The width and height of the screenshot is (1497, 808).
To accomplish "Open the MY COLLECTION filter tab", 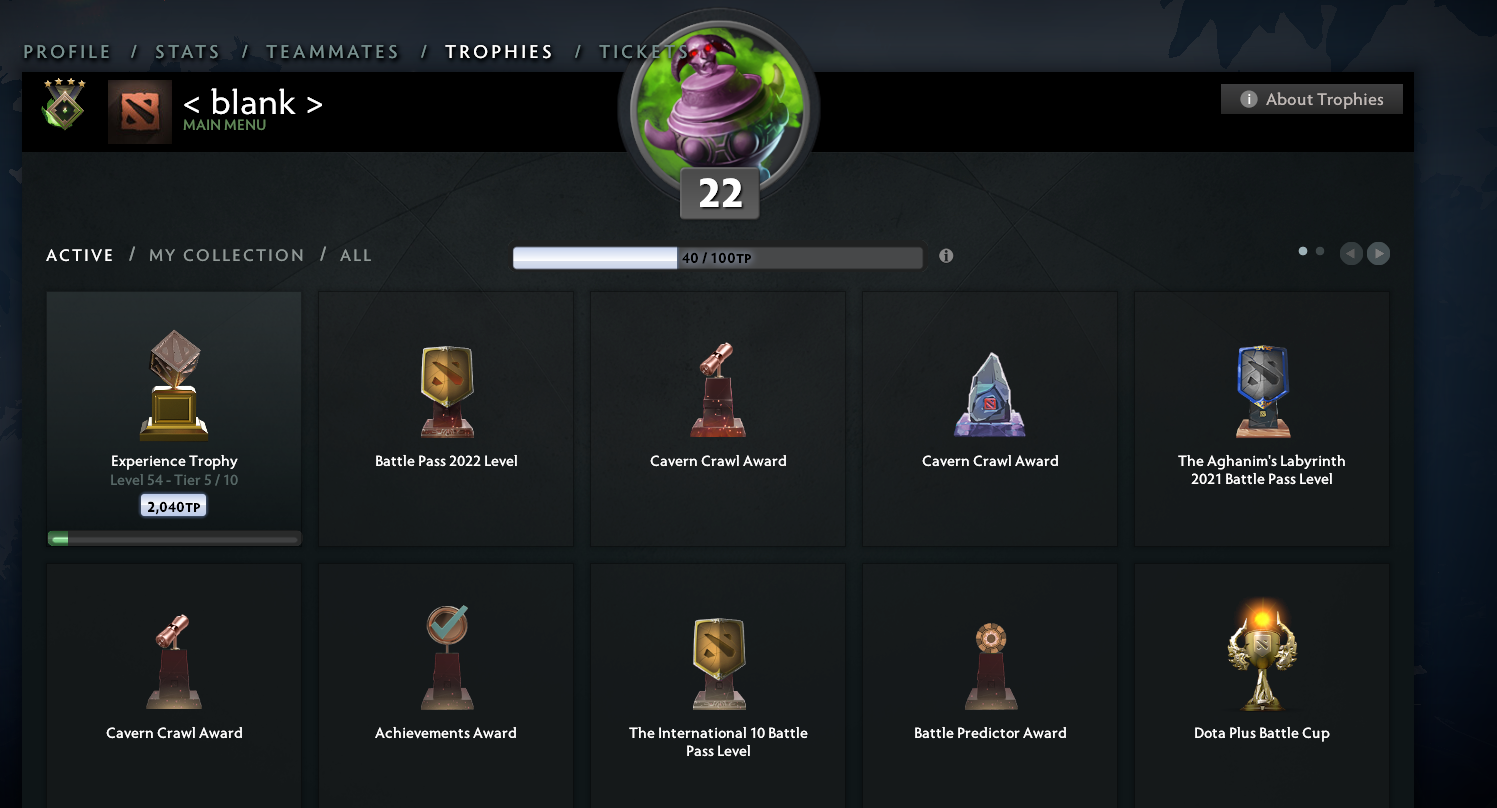I will [226, 255].
